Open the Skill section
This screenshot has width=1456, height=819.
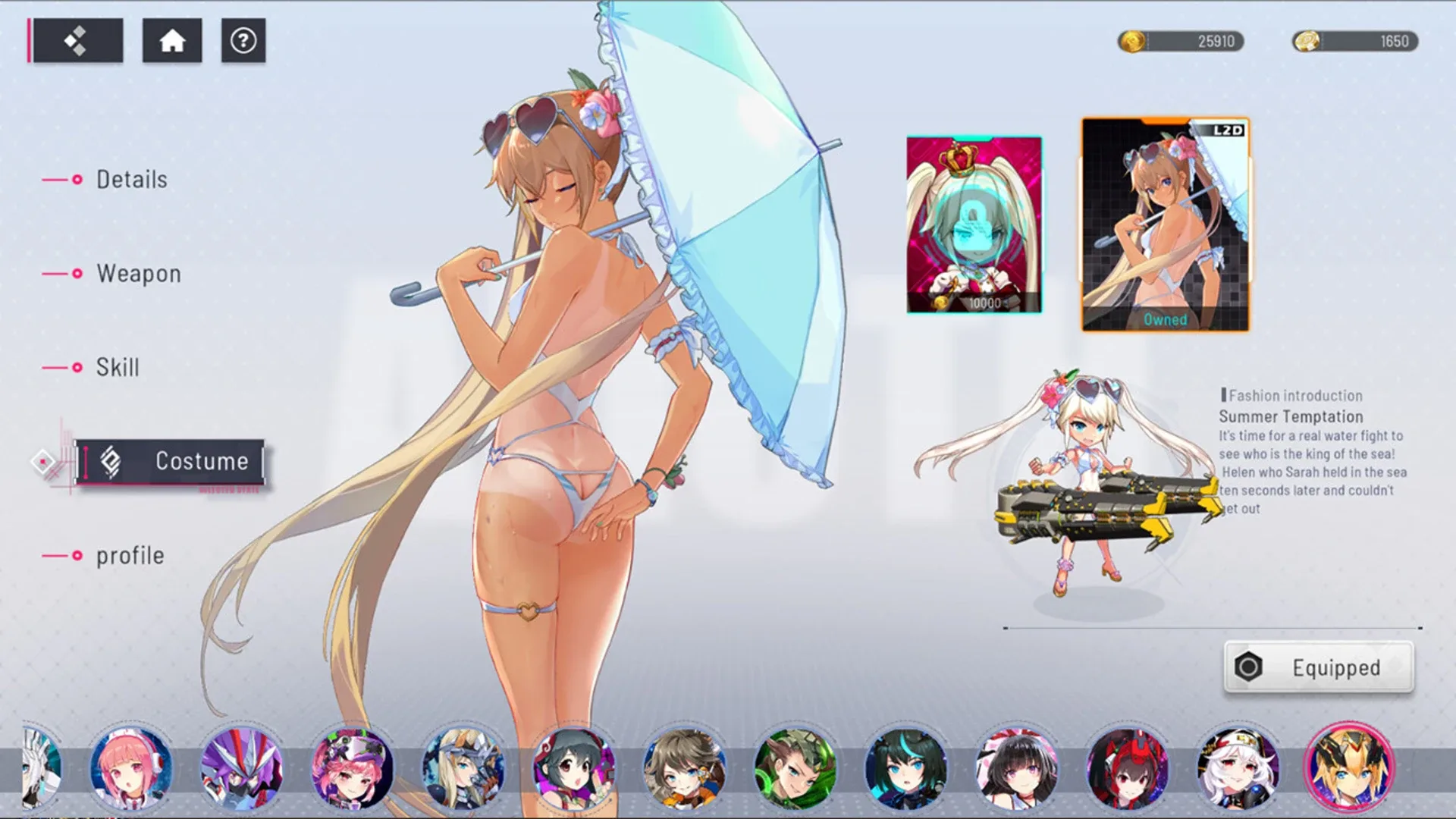pyautogui.click(x=117, y=367)
